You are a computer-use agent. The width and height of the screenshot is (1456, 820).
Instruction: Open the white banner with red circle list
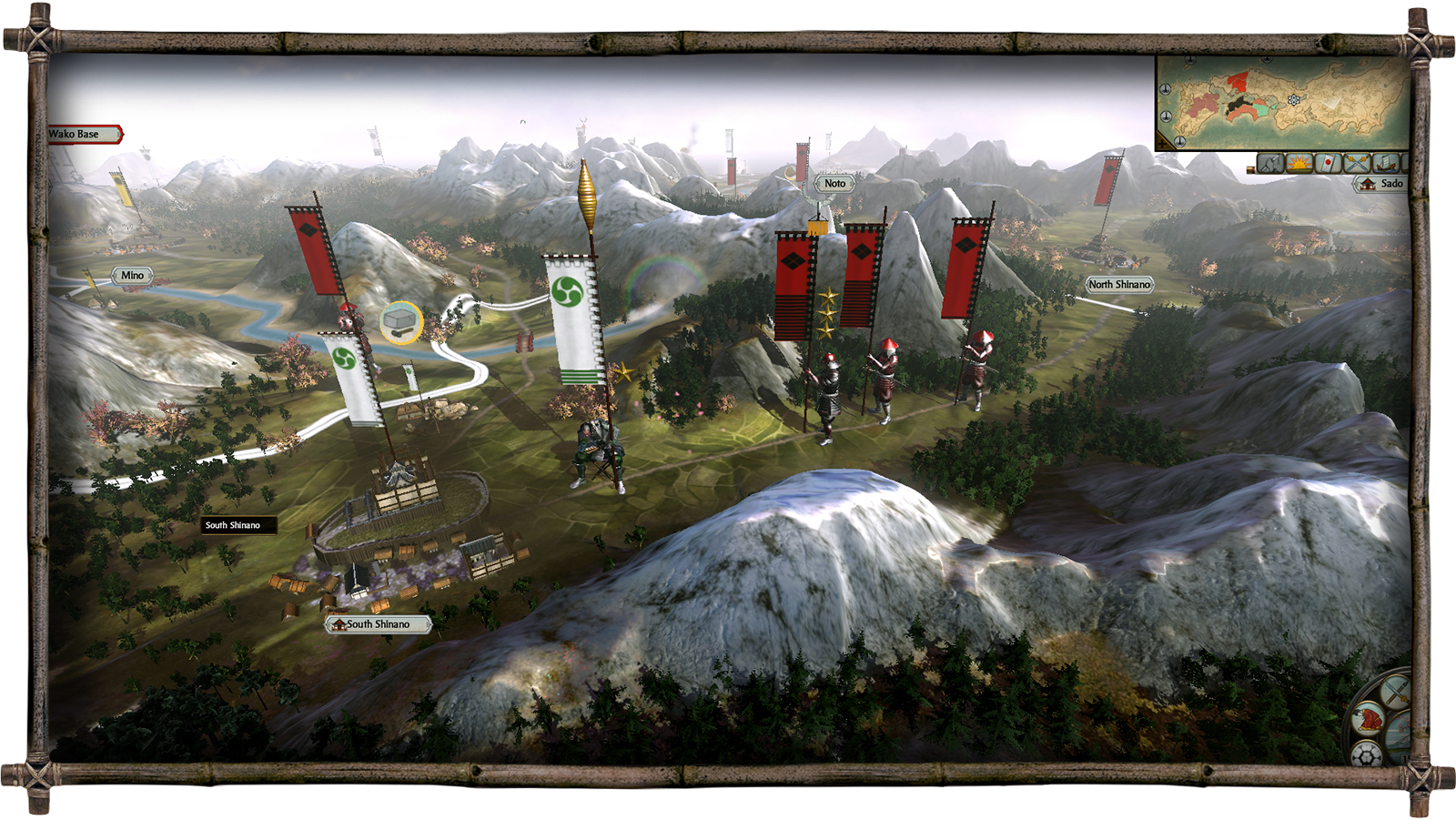(1329, 164)
